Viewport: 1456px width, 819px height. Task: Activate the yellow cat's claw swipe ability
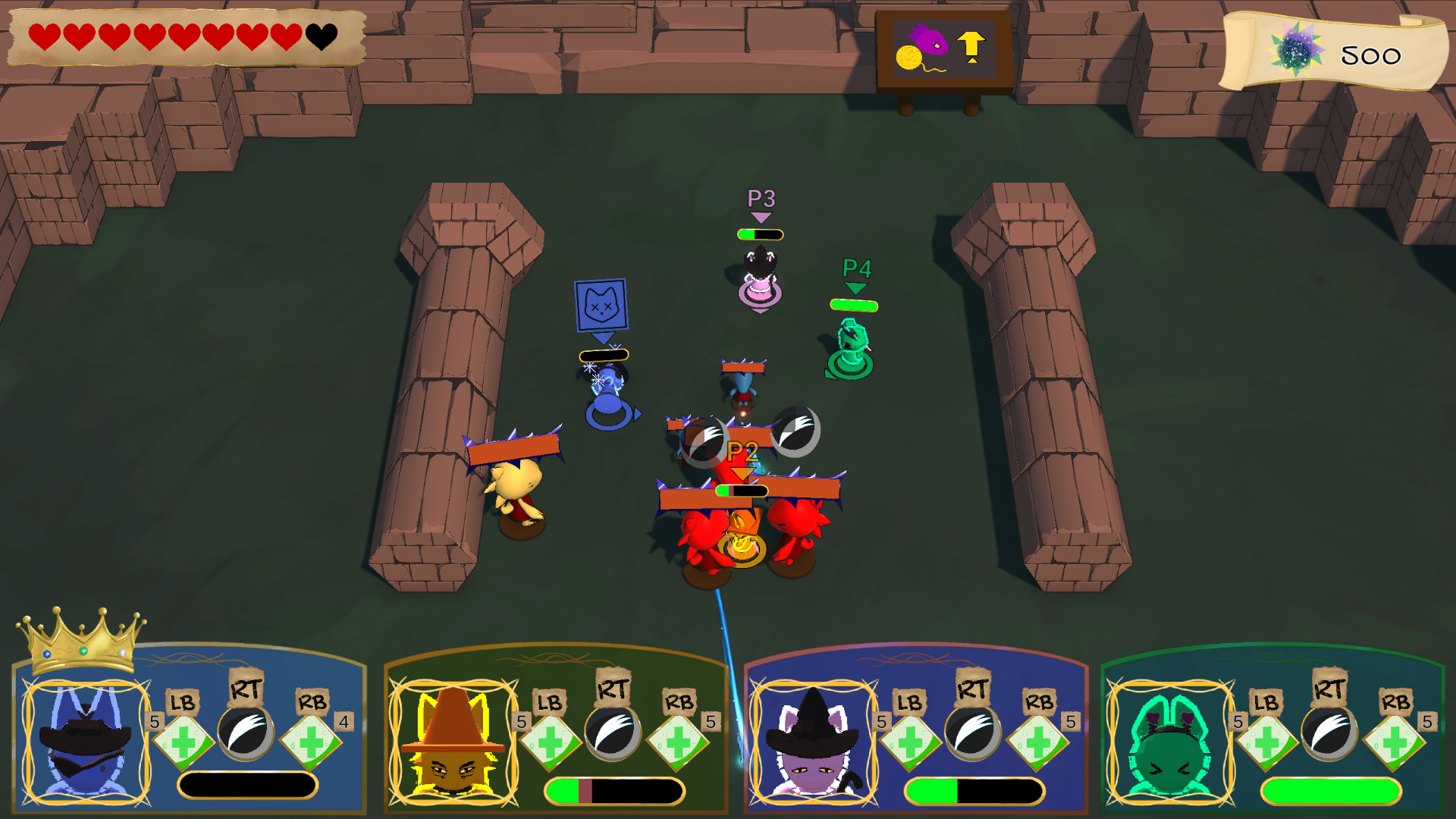tap(613, 732)
